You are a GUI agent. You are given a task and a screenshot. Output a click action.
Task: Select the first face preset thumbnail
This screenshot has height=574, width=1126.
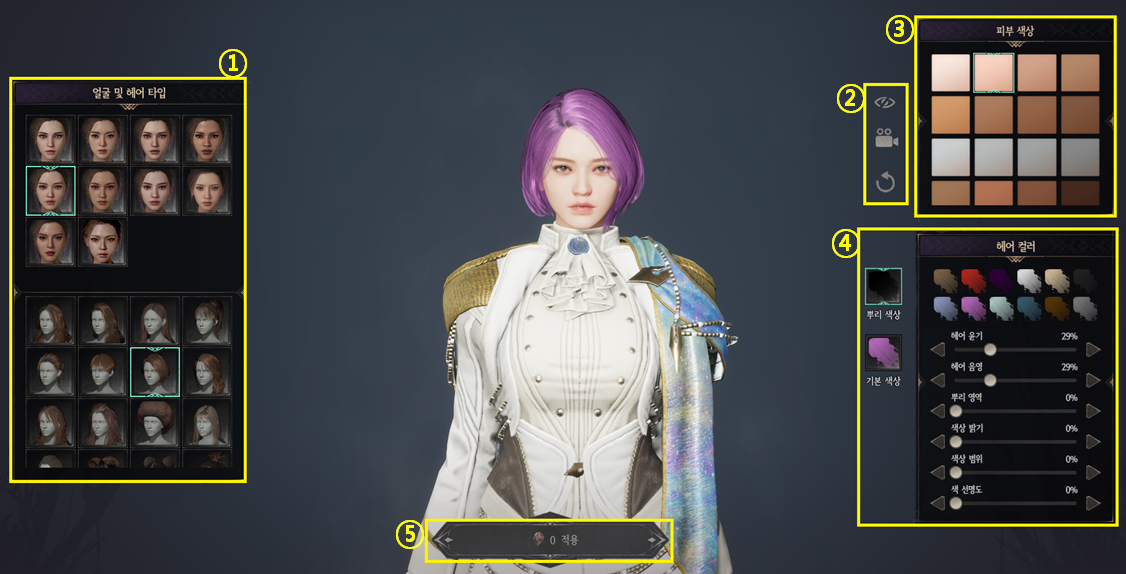[x=51, y=139]
